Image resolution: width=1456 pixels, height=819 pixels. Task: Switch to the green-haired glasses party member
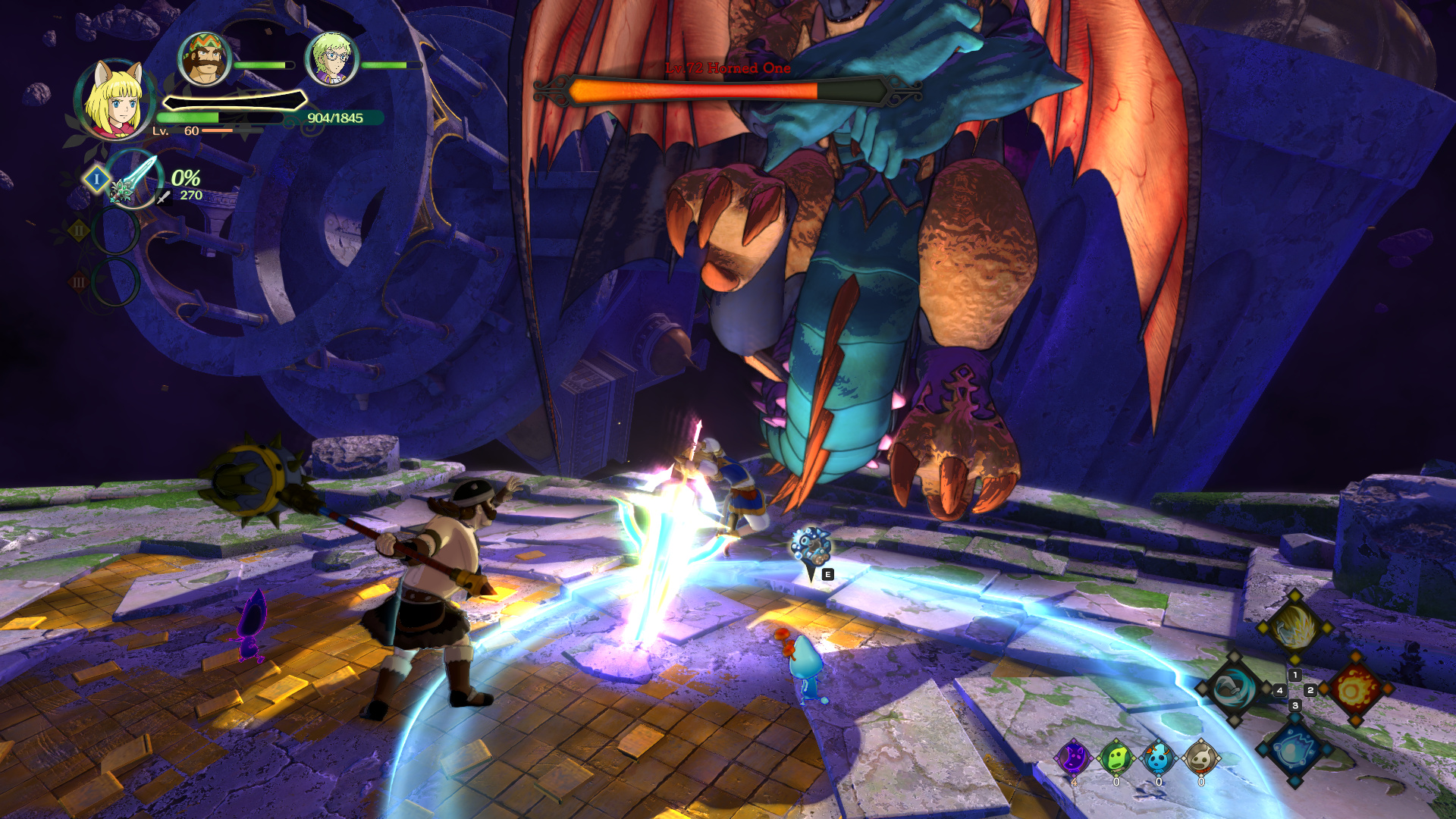(331, 58)
